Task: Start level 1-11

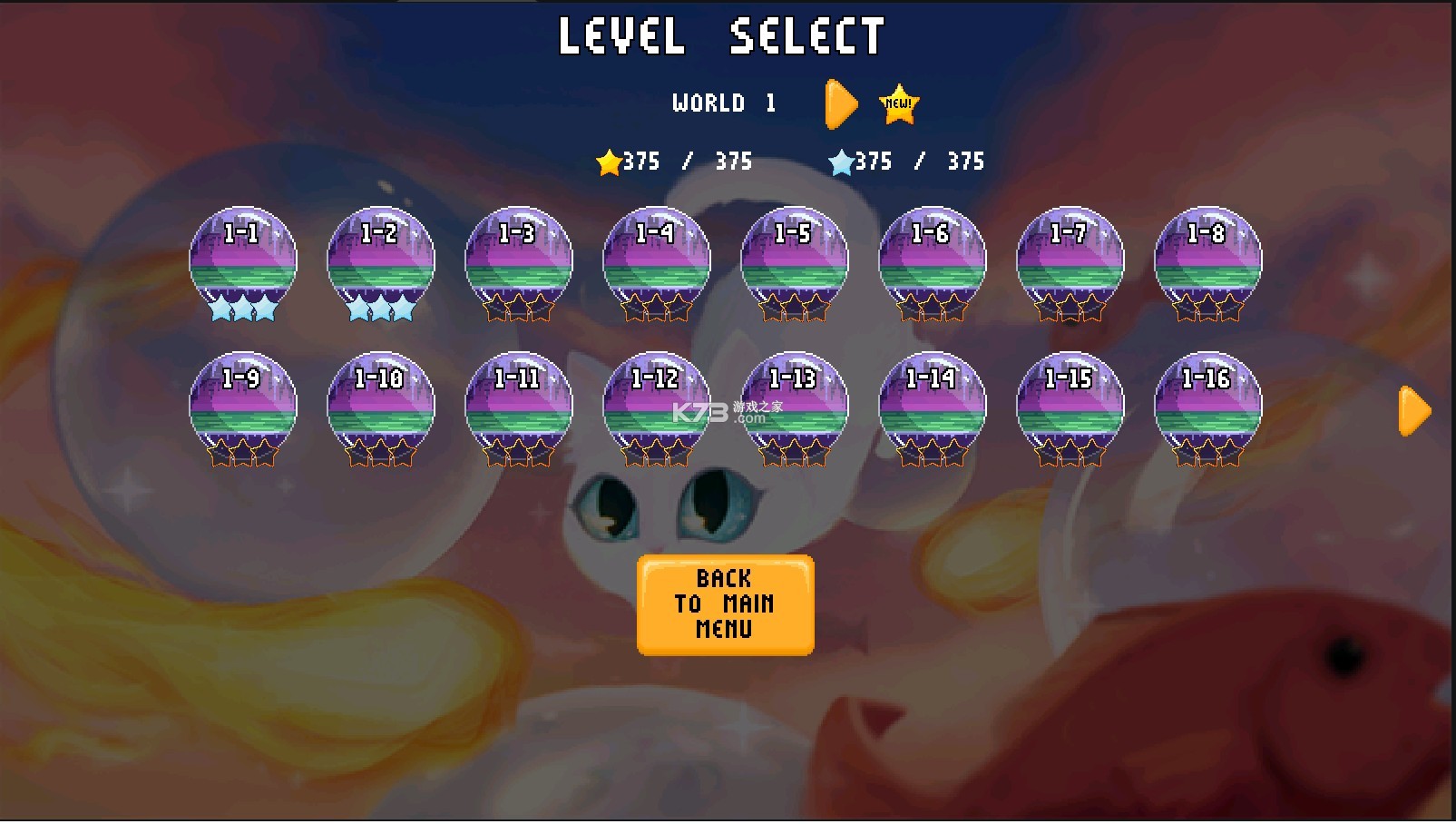Action: tap(519, 406)
